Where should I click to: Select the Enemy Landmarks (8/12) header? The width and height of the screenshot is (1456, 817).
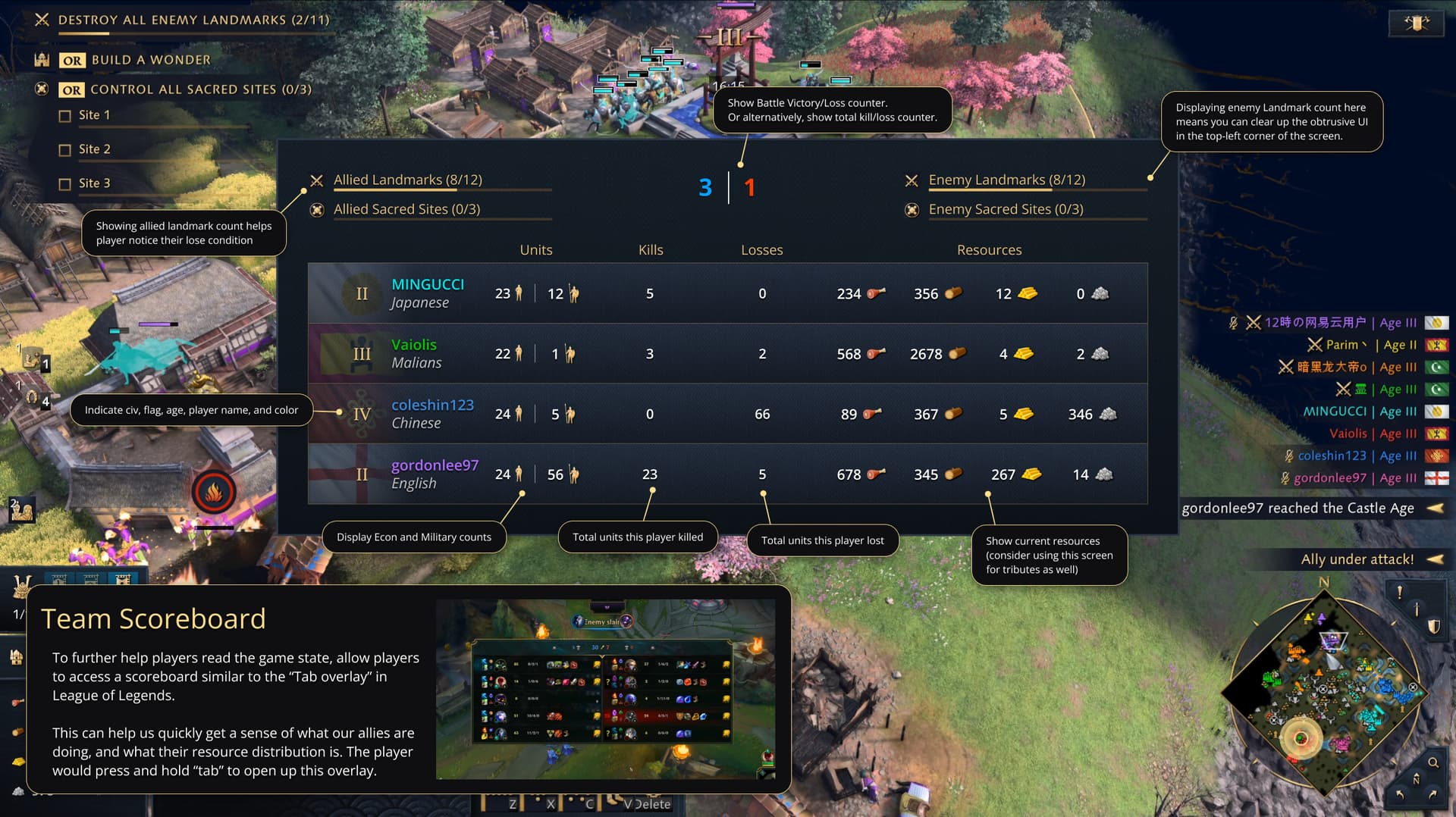tap(1006, 180)
